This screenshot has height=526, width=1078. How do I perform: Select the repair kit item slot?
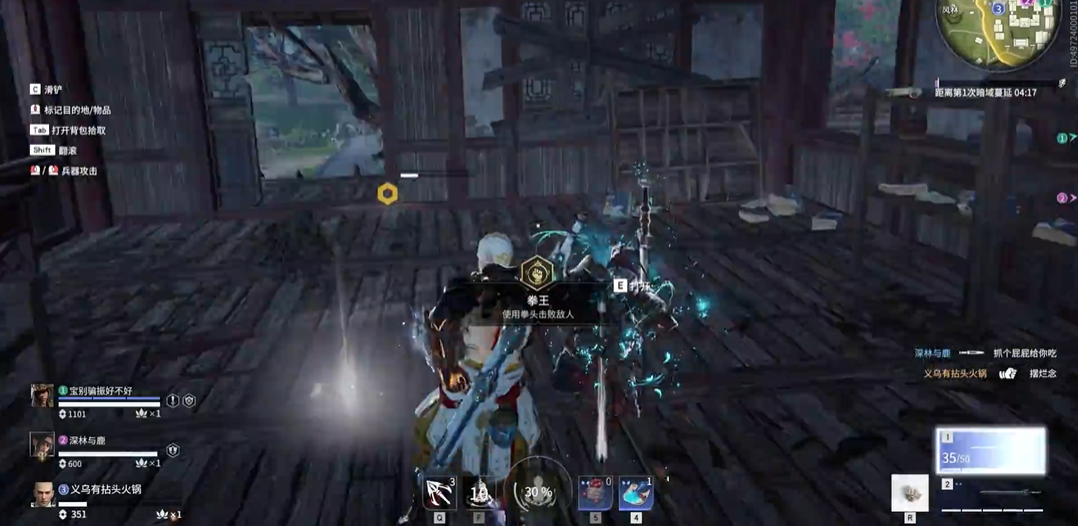point(909,493)
